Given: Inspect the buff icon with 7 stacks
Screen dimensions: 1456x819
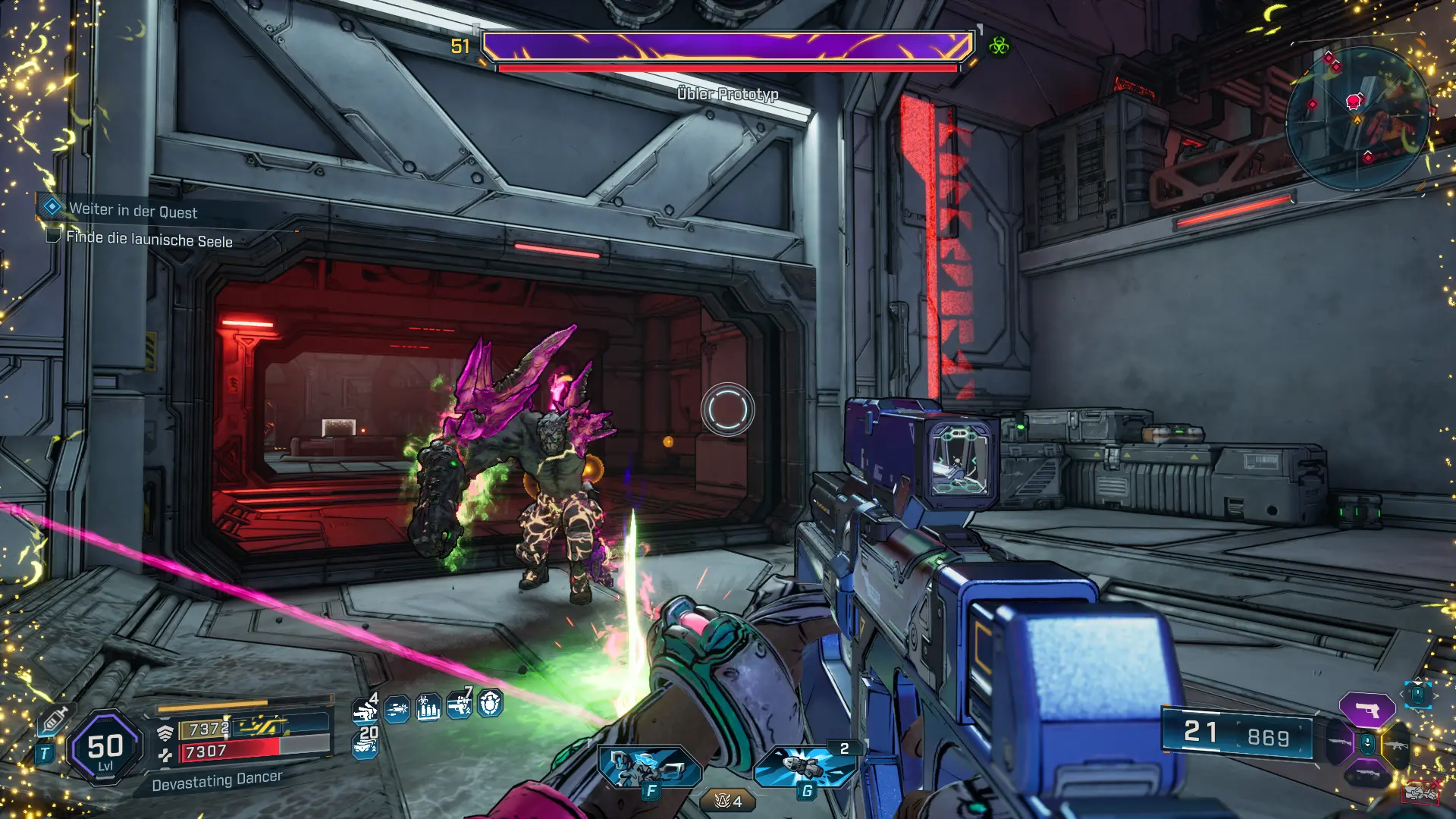Looking at the screenshot, I should pyautogui.click(x=460, y=705).
